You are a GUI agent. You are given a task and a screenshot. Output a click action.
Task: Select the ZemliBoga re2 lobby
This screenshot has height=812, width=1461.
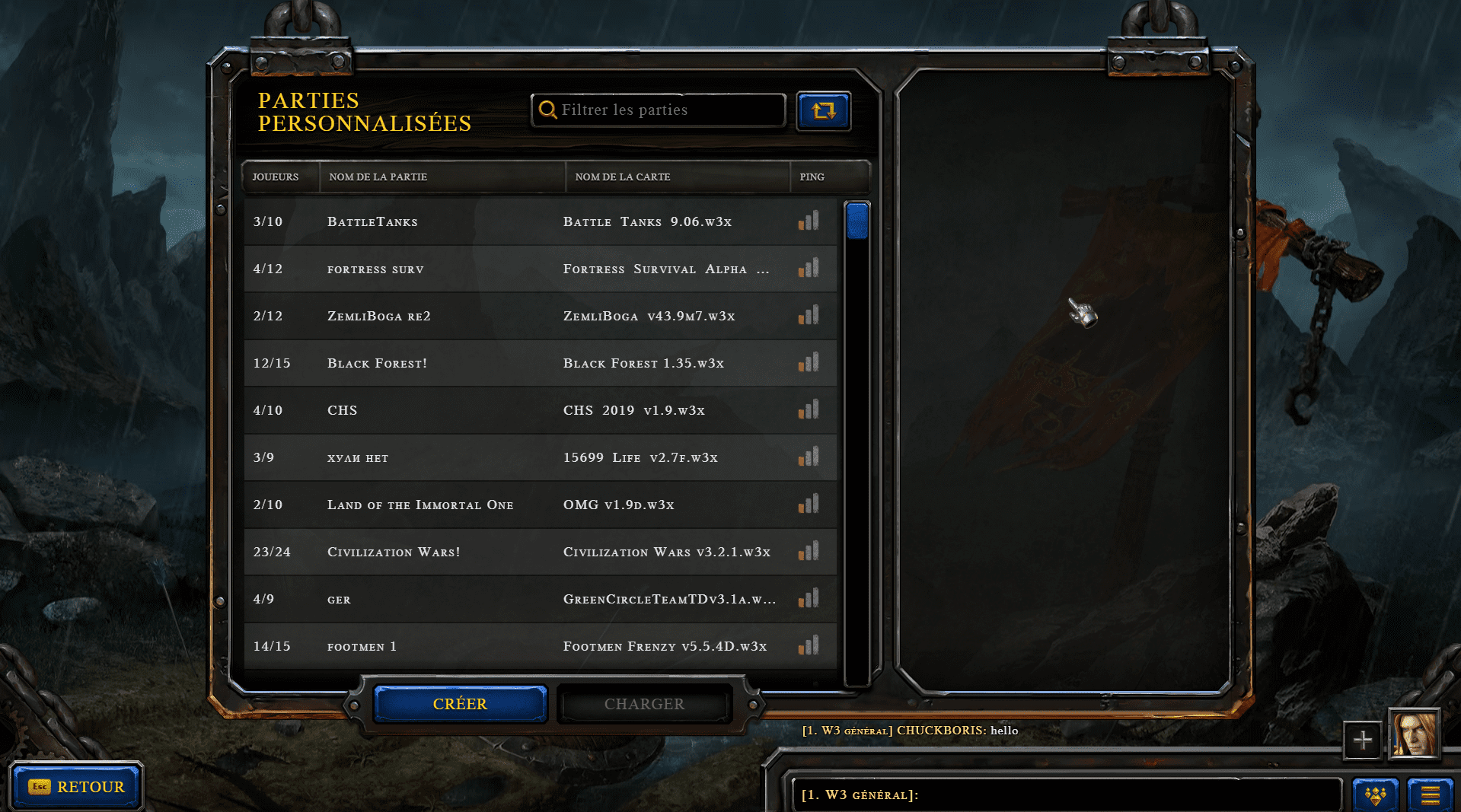click(541, 316)
